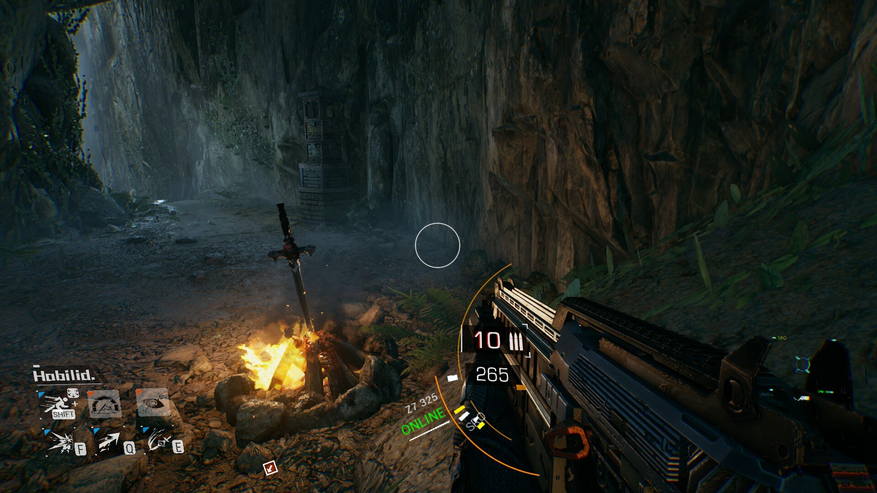Select the eye scan ability icon

click(x=151, y=402)
